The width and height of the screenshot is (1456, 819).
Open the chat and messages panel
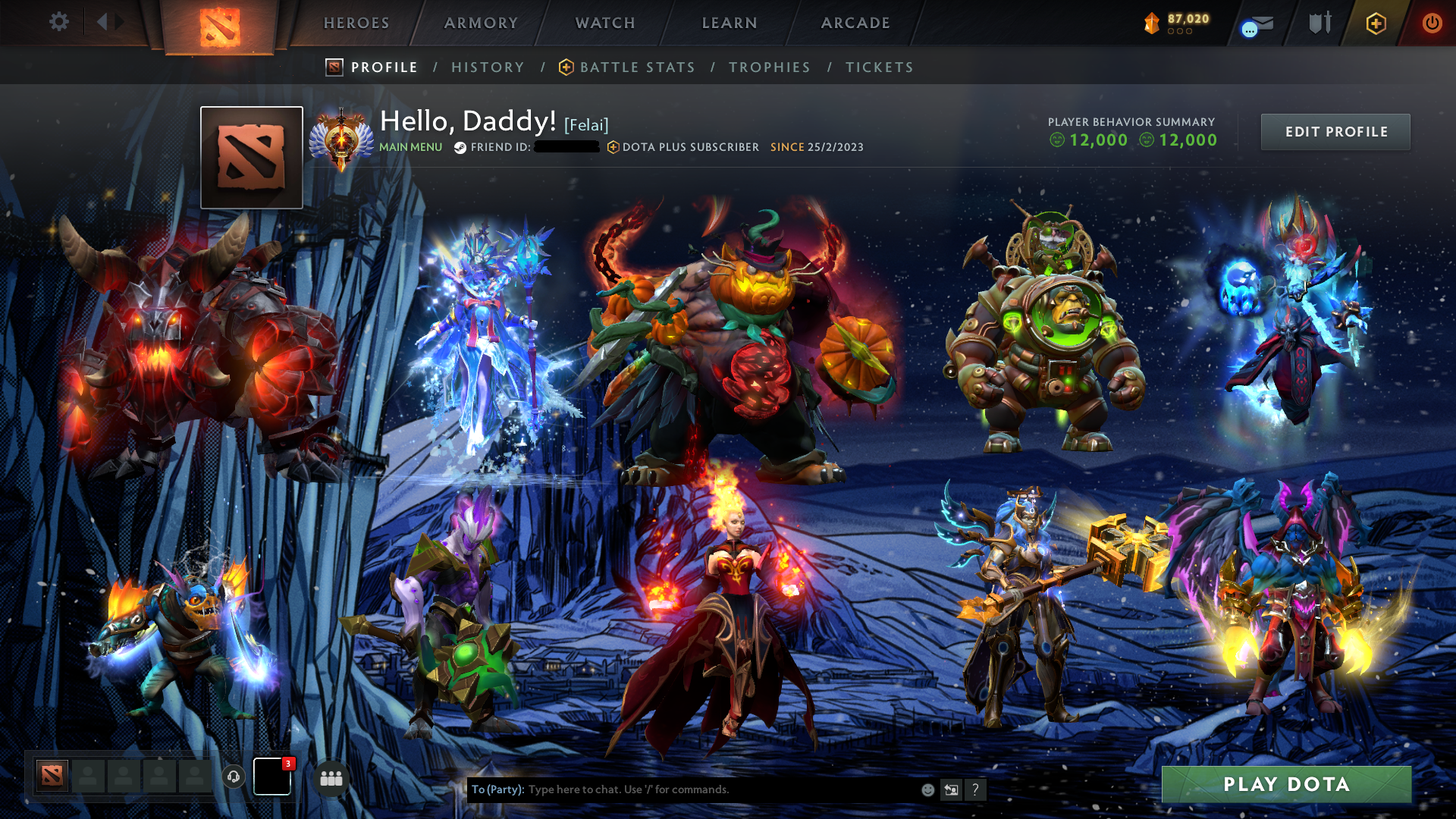pos(1255,23)
